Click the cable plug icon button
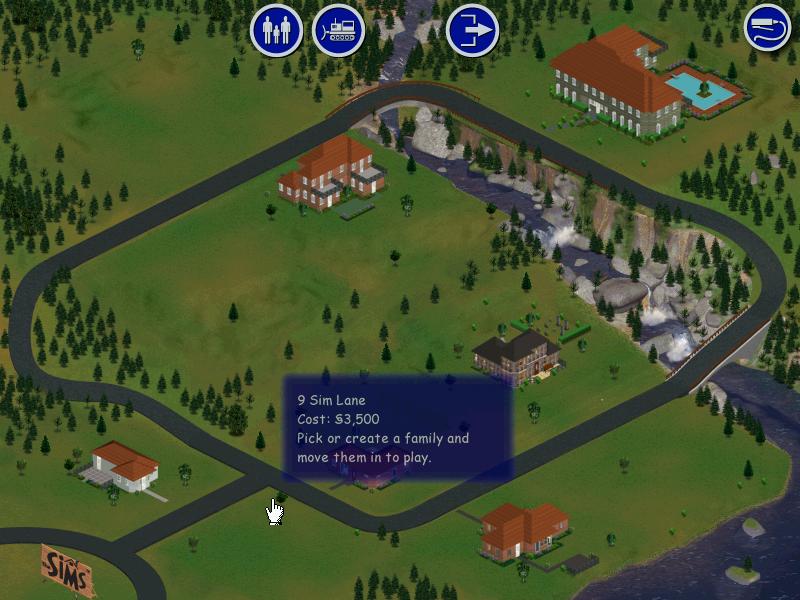 tap(768, 28)
